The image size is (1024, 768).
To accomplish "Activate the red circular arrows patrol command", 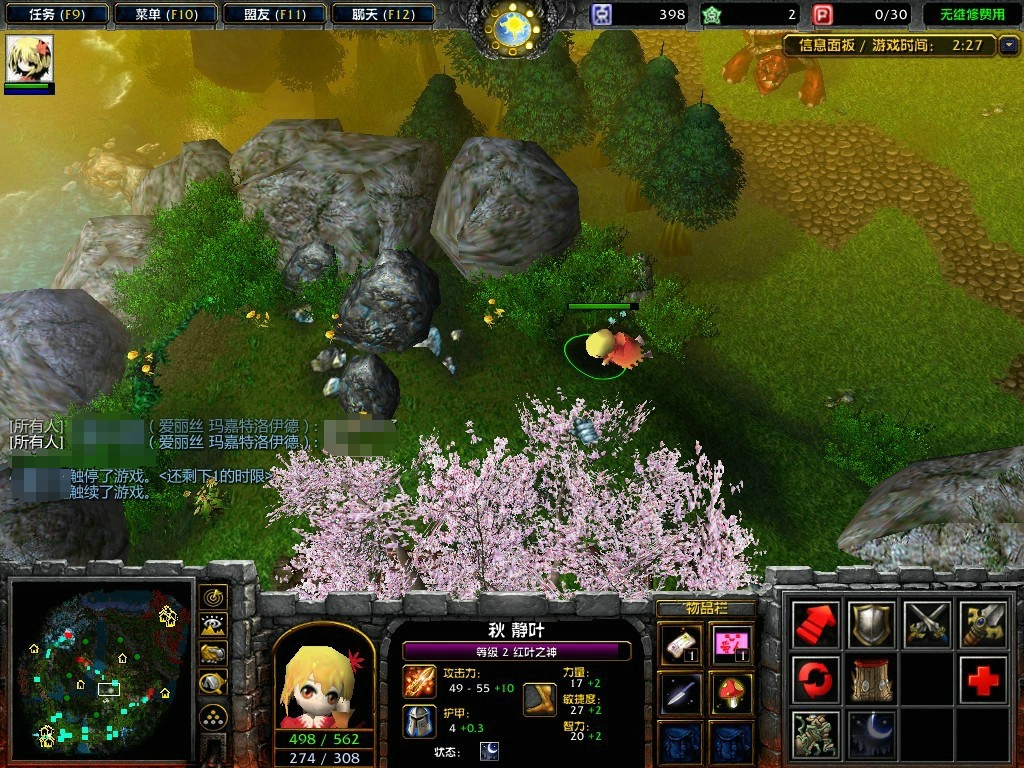I will (x=815, y=680).
